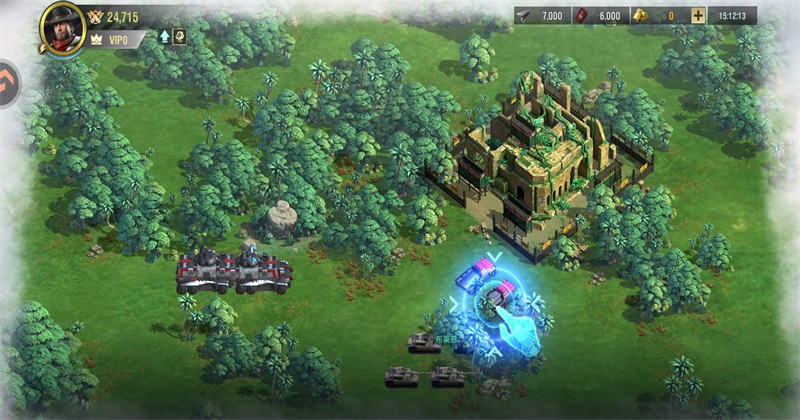Screen dimensions: 800x420
Task: Add gold with the plus button
Action: [697, 16]
